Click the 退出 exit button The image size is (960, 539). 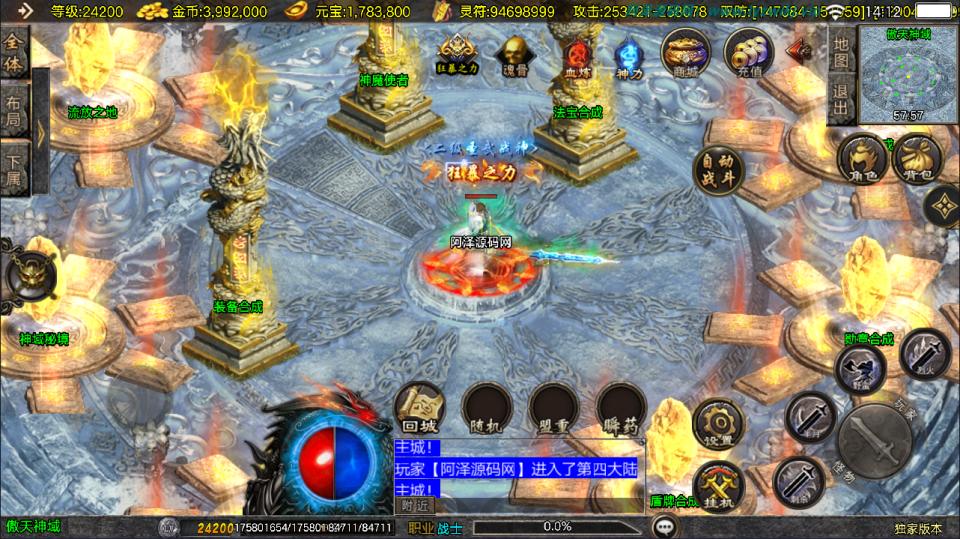pos(841,98)
